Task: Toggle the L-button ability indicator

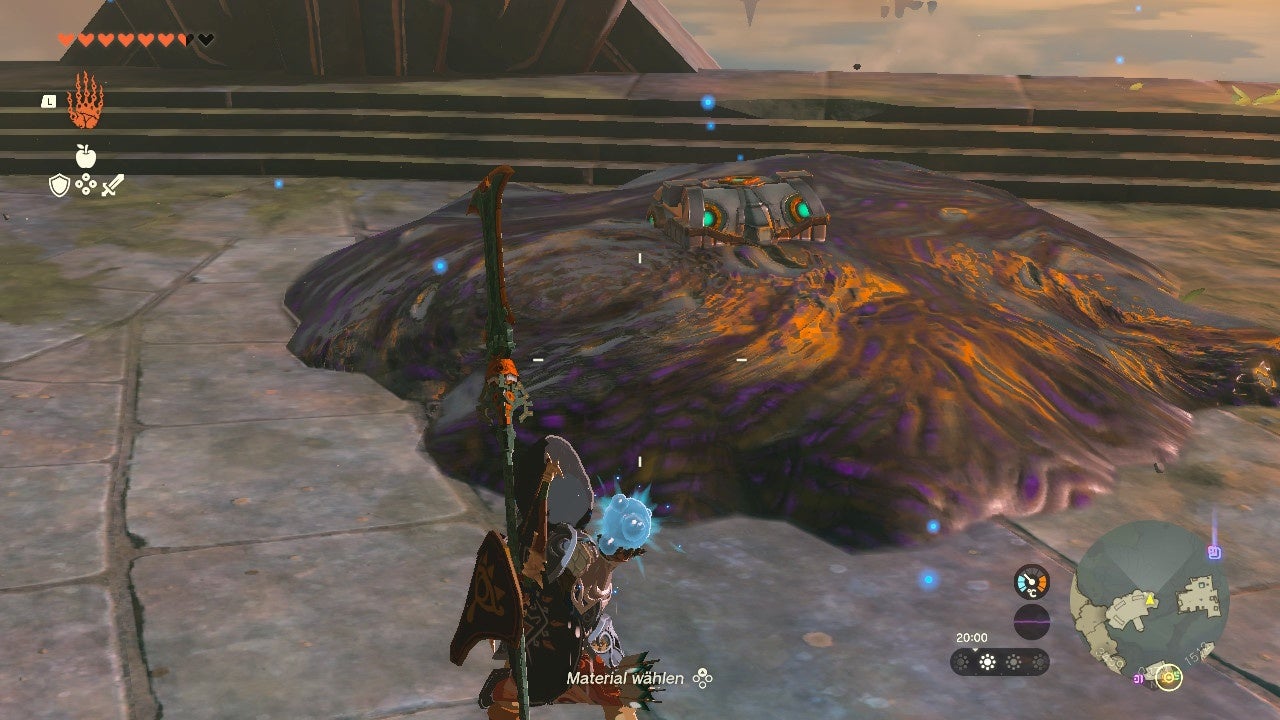Action: [x=48, y=100]
